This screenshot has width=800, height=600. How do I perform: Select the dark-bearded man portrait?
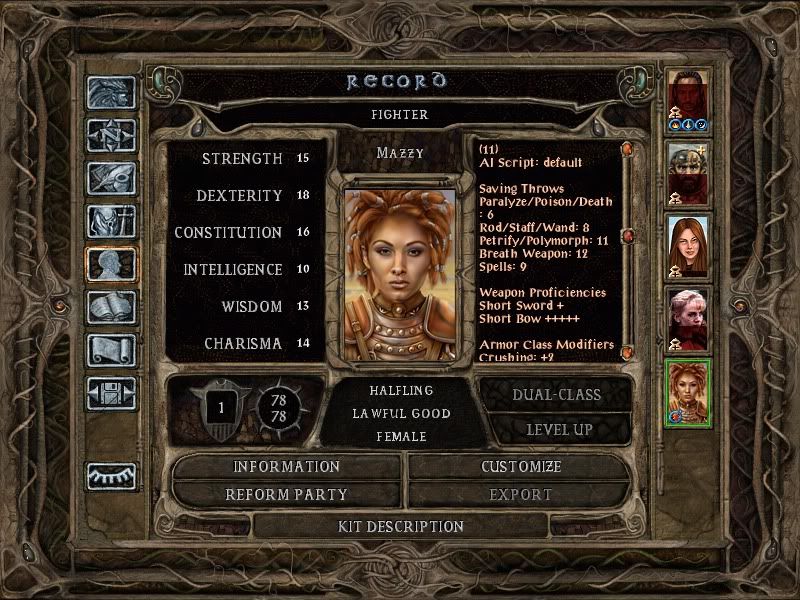(x=689, y=101)
